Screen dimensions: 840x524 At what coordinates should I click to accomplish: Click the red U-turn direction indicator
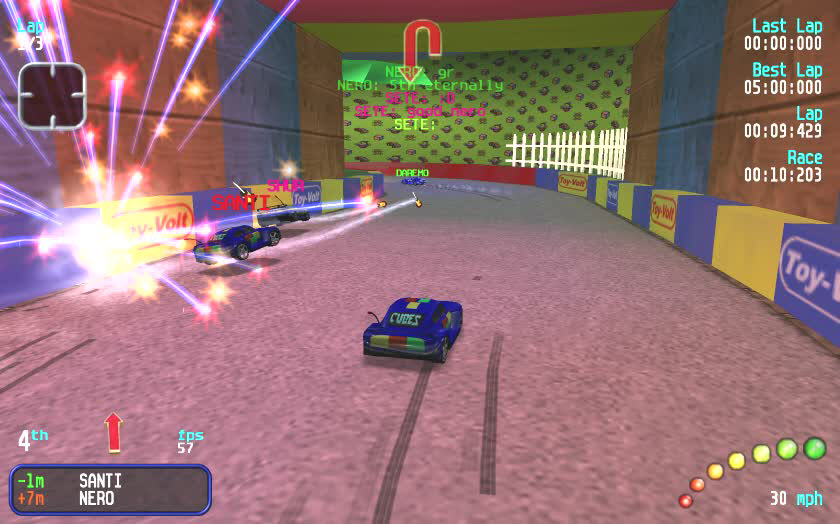coord(422,46)
